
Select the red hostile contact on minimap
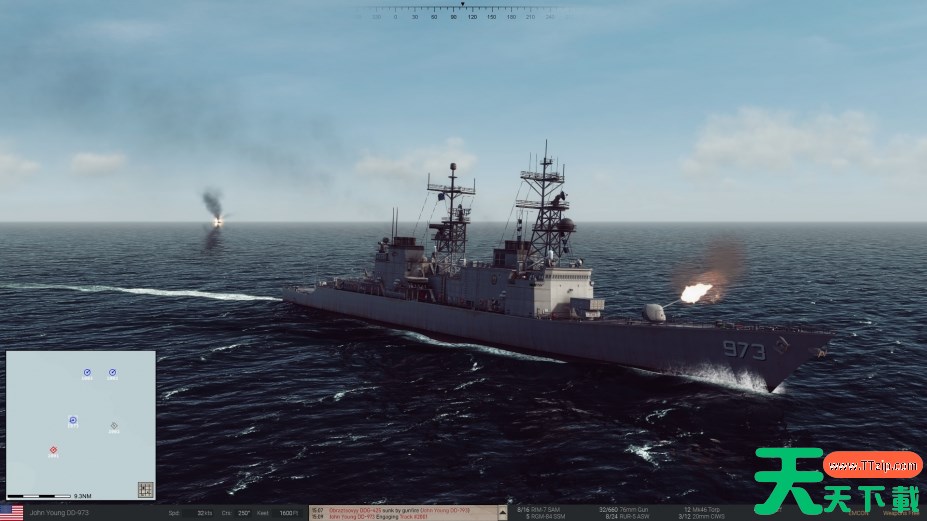click(53, 451)
